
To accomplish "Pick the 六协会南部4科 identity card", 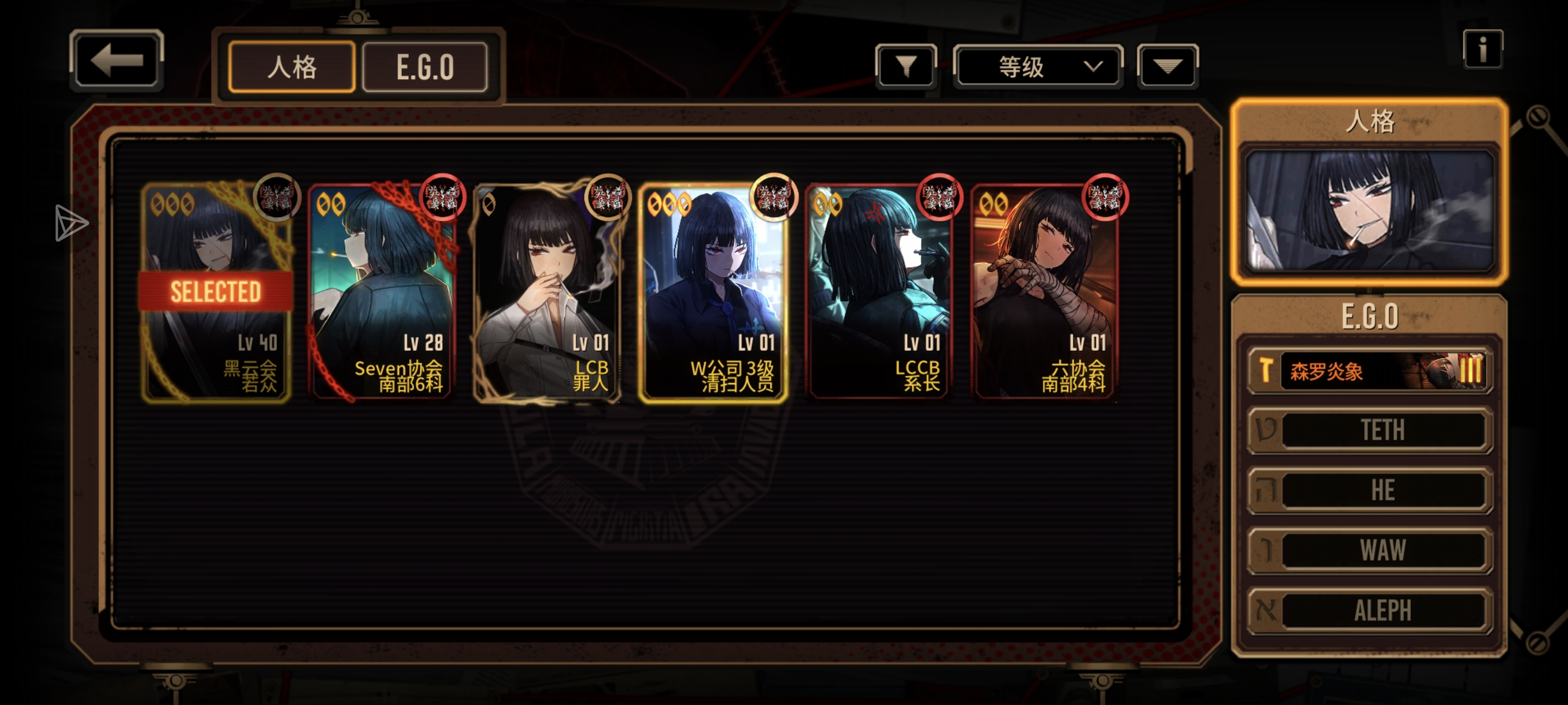I will coord(1044,292).
